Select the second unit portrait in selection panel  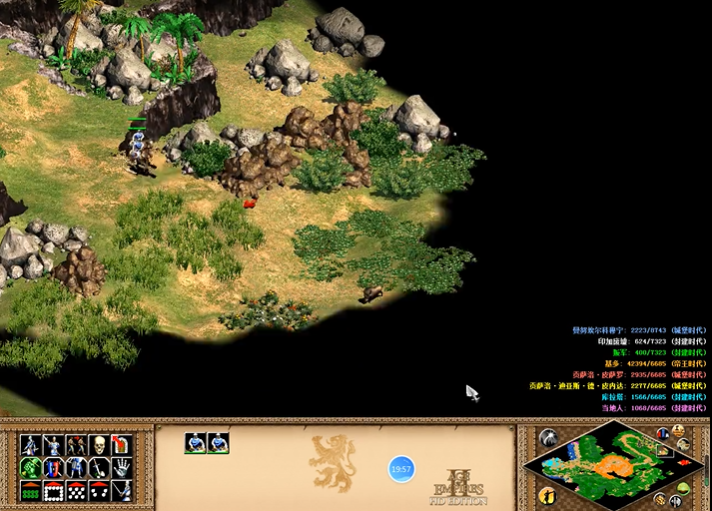218,443
